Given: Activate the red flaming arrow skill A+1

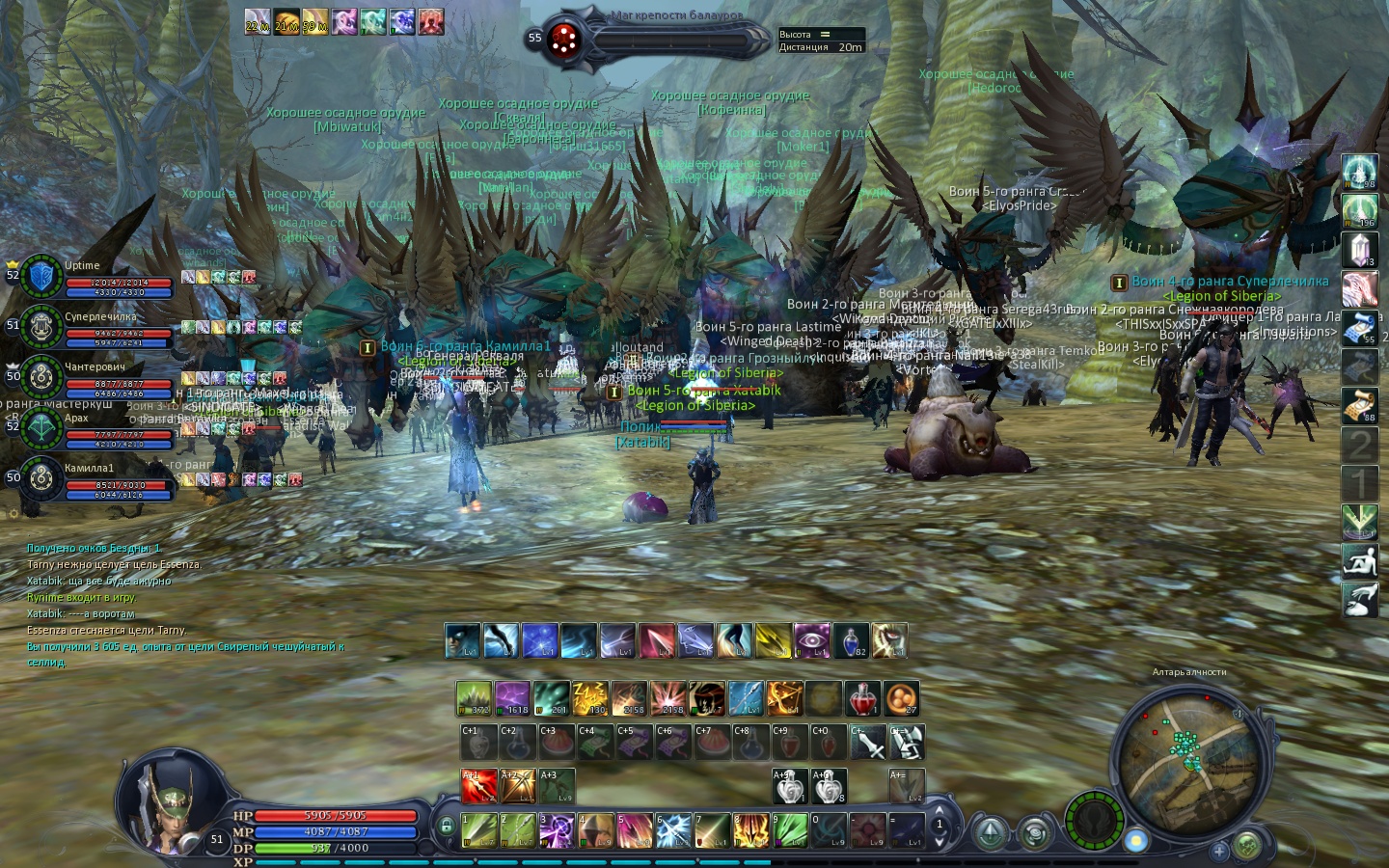Looking at the screenshot, I should (478, 786).
